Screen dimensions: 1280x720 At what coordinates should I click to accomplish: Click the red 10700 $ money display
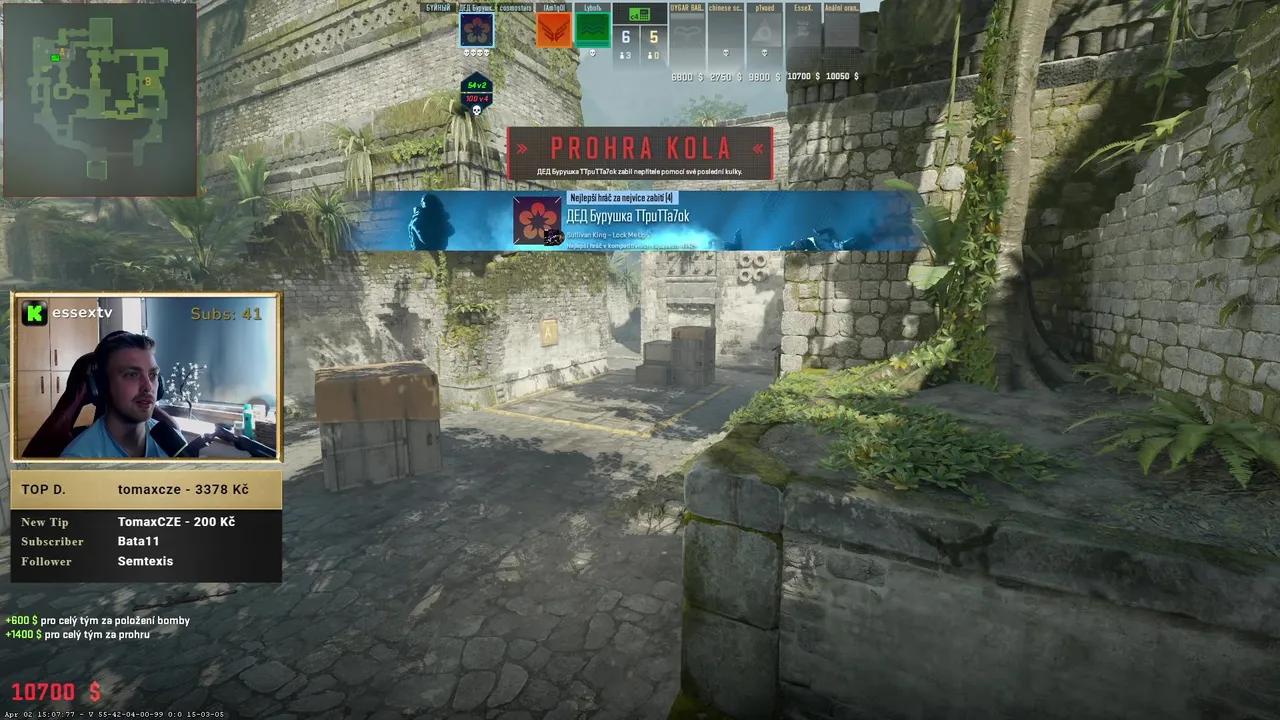point(54,692)
